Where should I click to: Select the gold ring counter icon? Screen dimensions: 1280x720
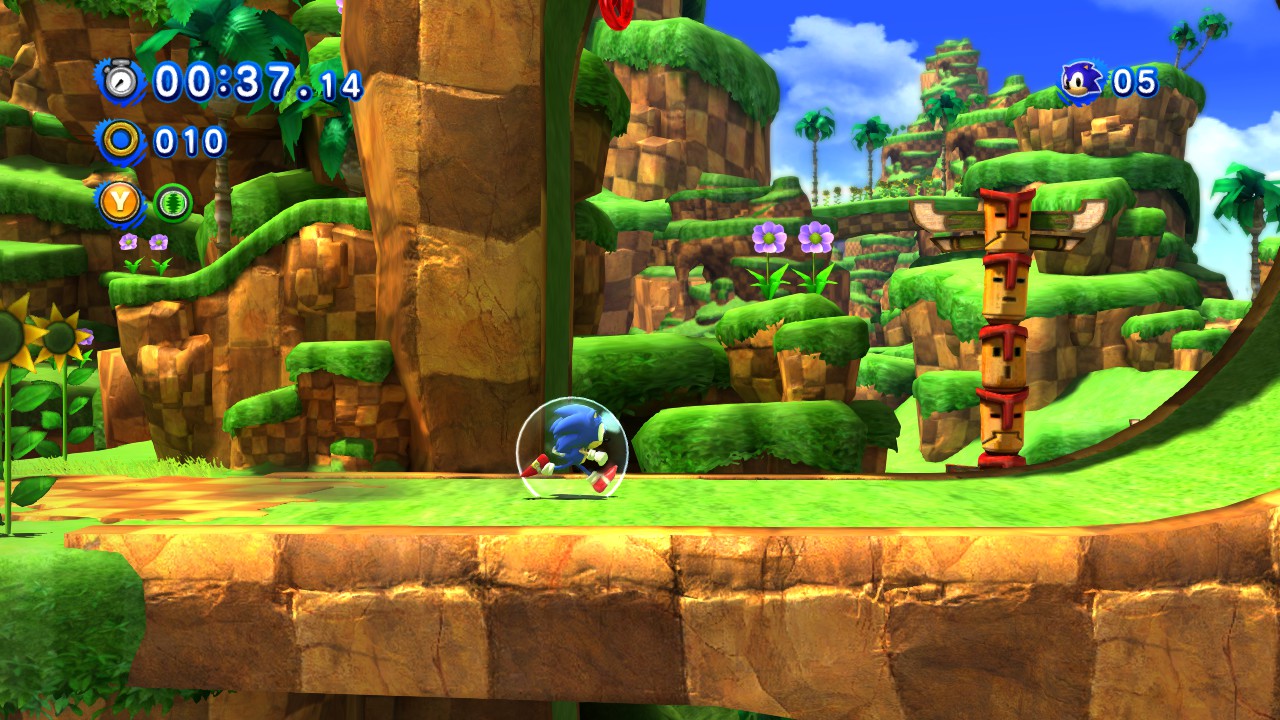coord(121,142)
